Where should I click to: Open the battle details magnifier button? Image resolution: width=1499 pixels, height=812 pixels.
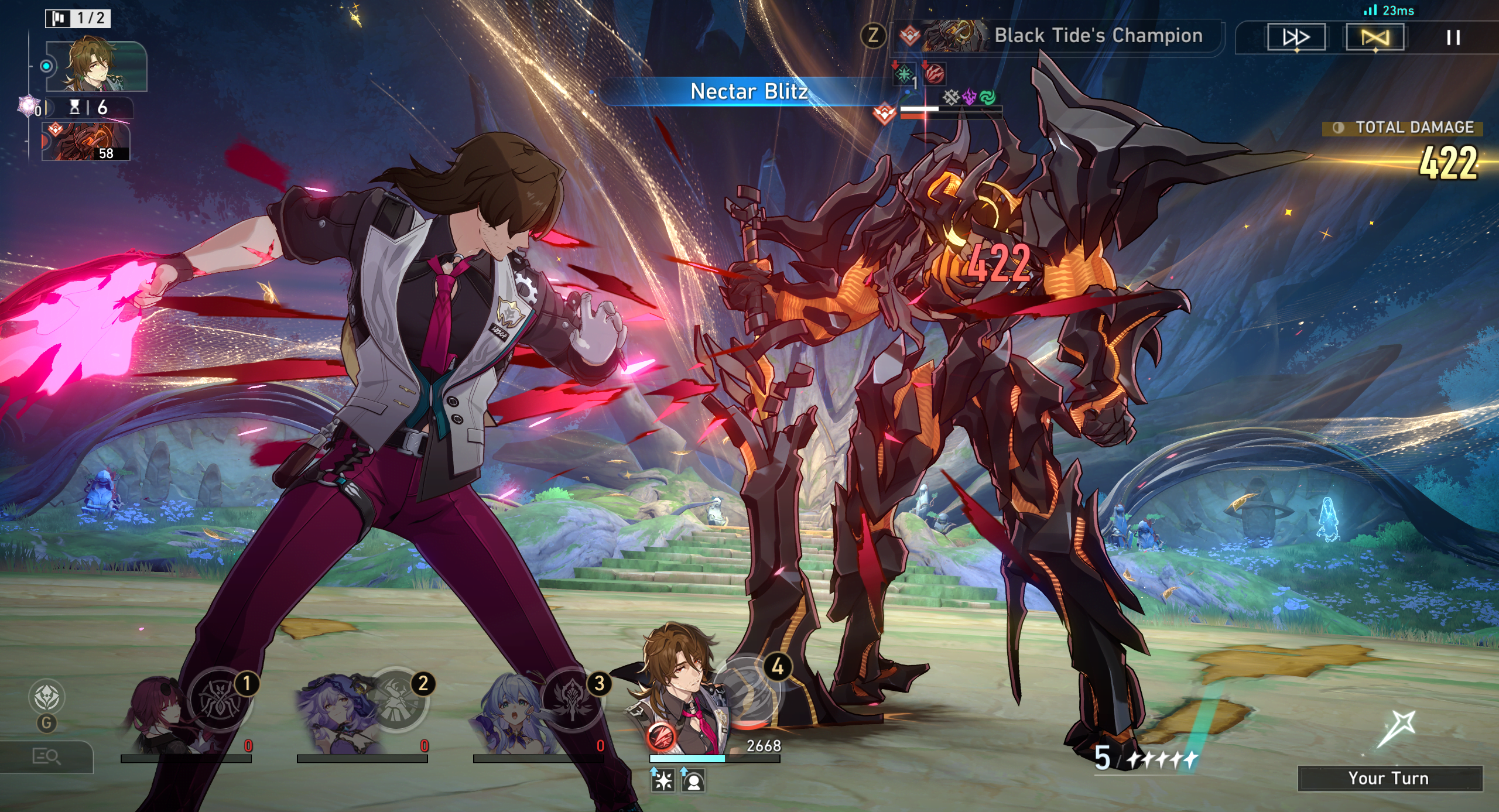[46, 757]
